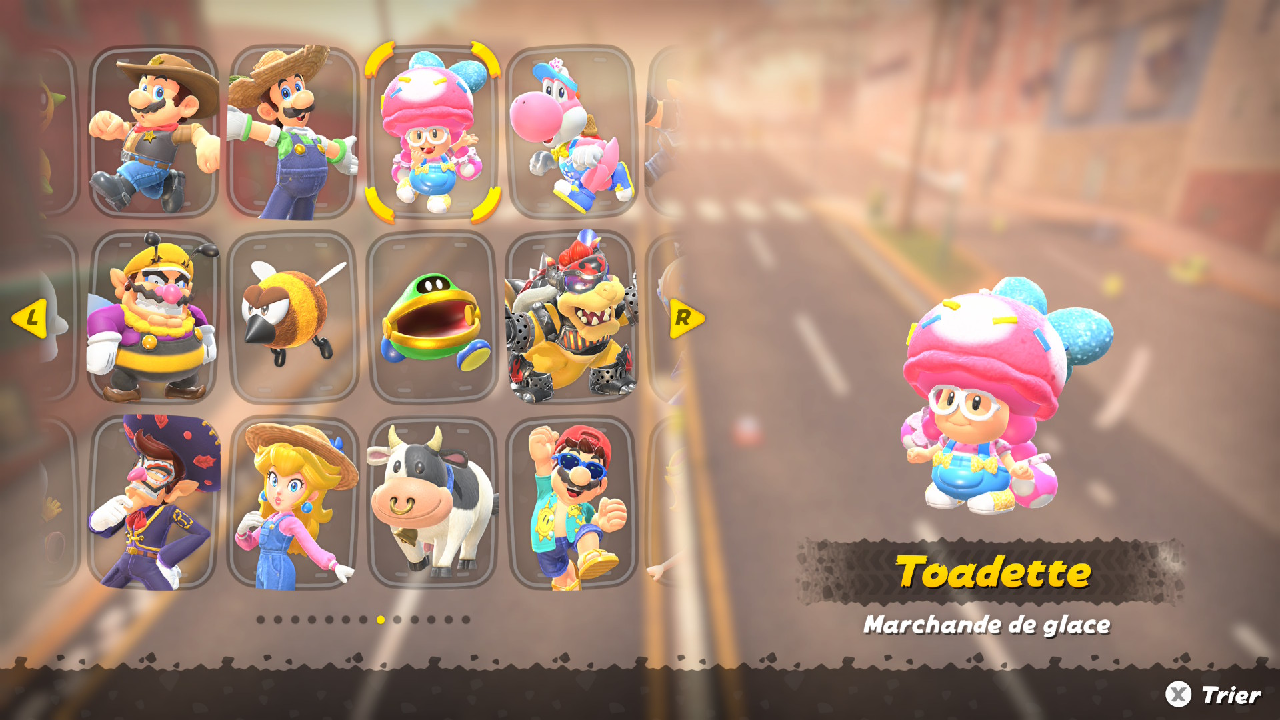The height and width of the screenshot is (720, 1280).
Task: Pick the green big-mouthed fish character
Action: pos(431,317)
